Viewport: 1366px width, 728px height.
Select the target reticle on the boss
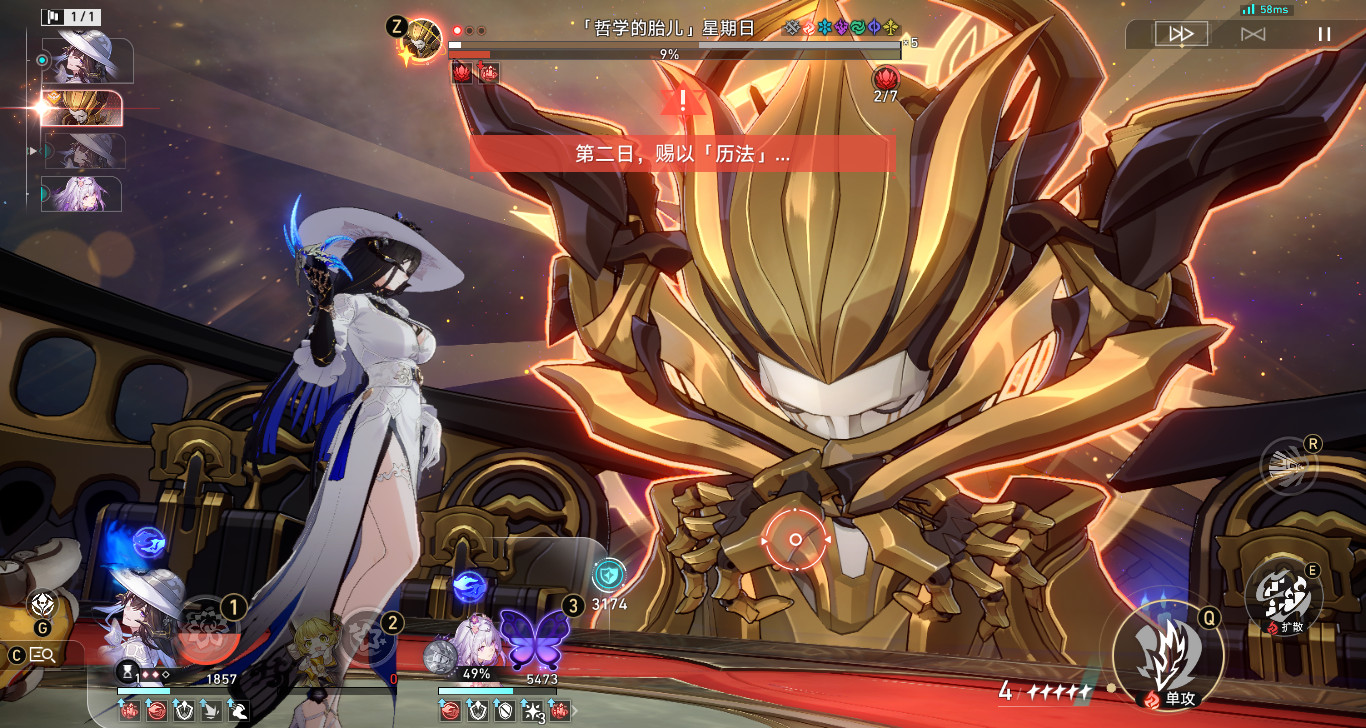795,540
